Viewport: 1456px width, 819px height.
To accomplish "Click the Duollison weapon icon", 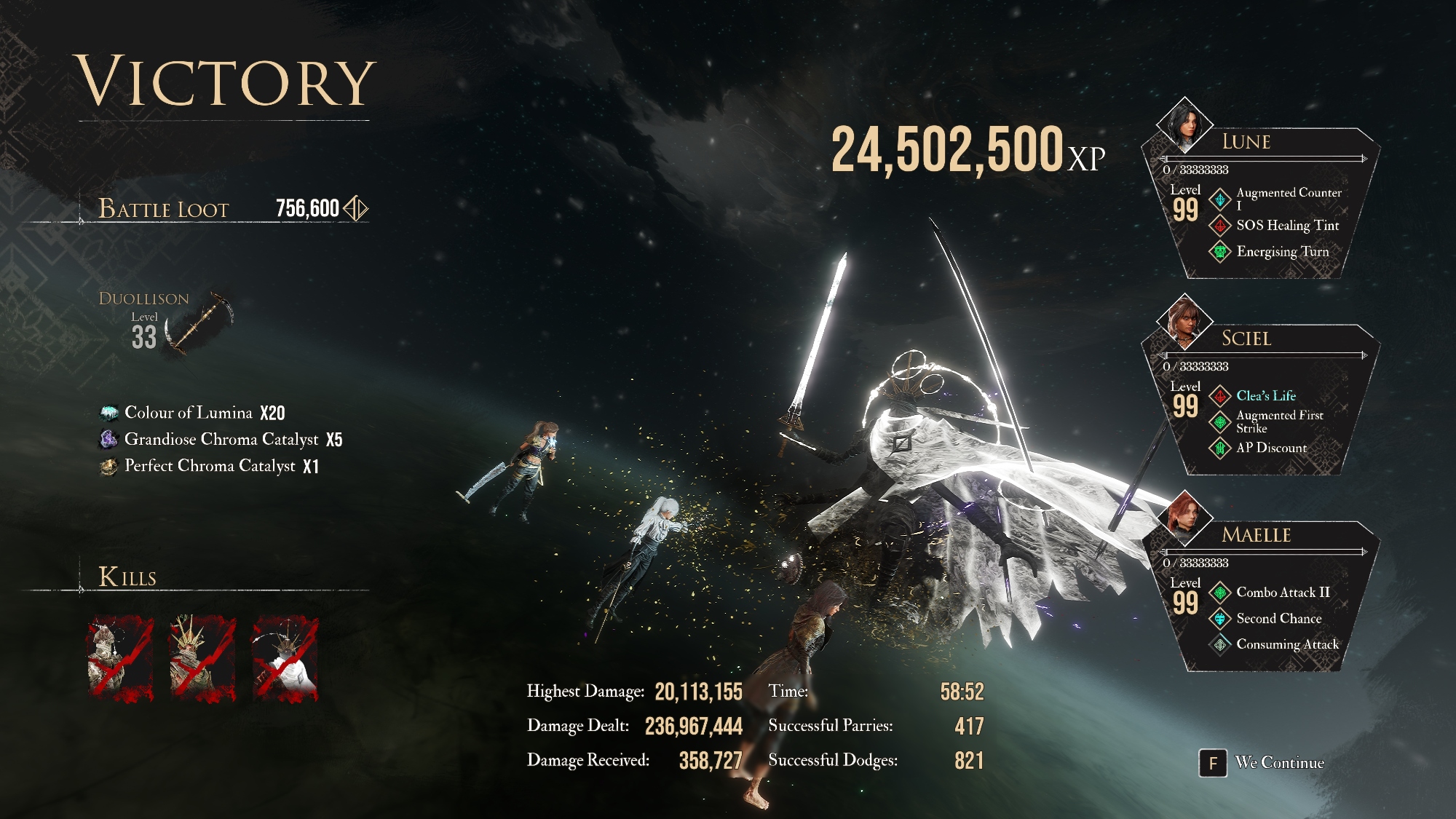I will (x=199, y=324).
